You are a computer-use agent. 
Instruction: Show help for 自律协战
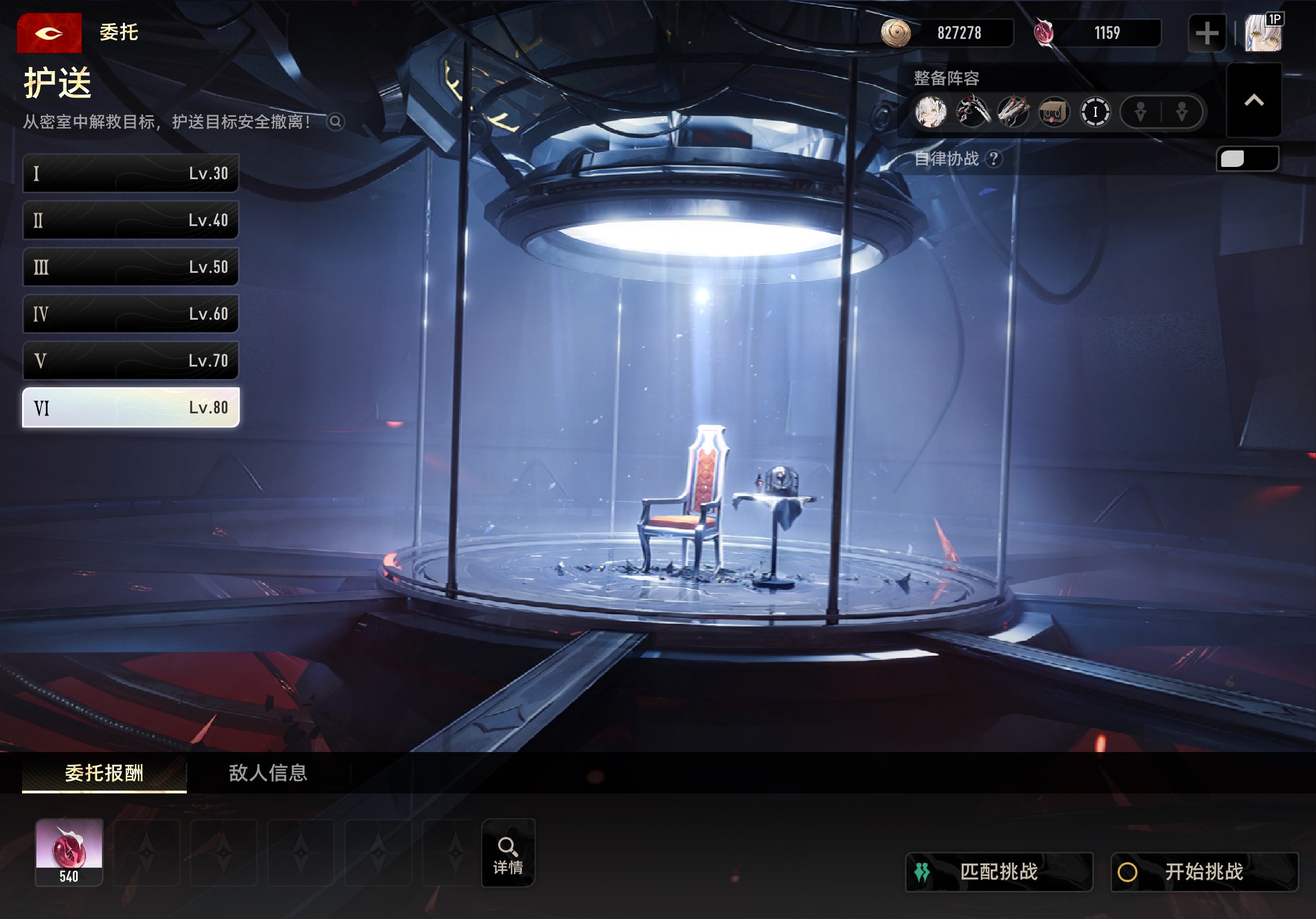(x=995, y=159)
